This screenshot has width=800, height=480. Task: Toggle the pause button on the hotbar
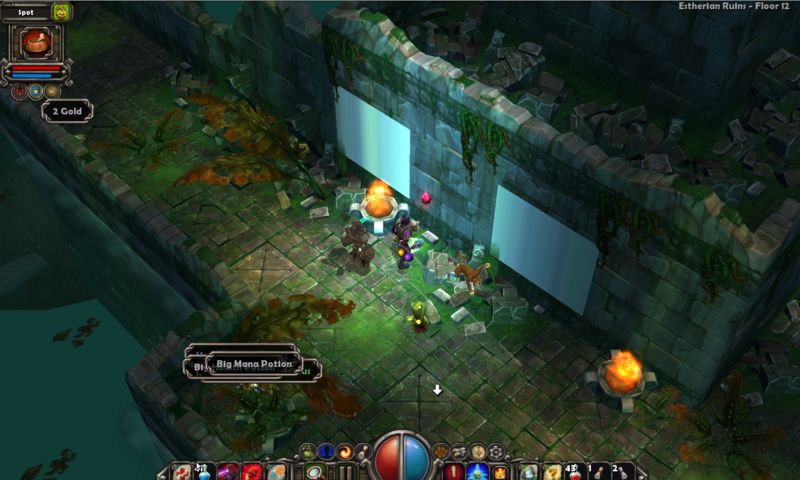(x=346, y=472)
